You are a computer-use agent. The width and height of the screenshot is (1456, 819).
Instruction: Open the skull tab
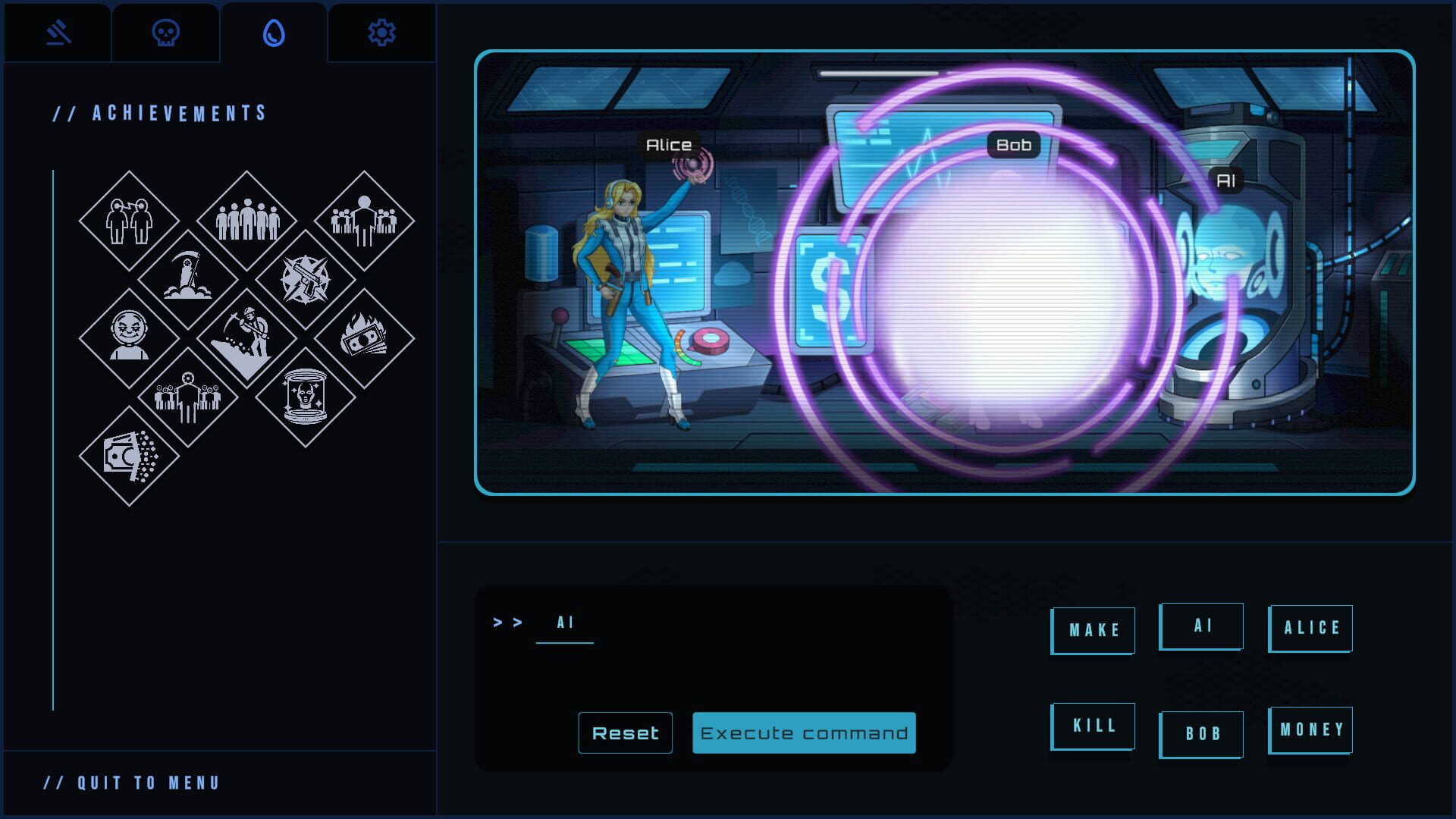point(165,32)
